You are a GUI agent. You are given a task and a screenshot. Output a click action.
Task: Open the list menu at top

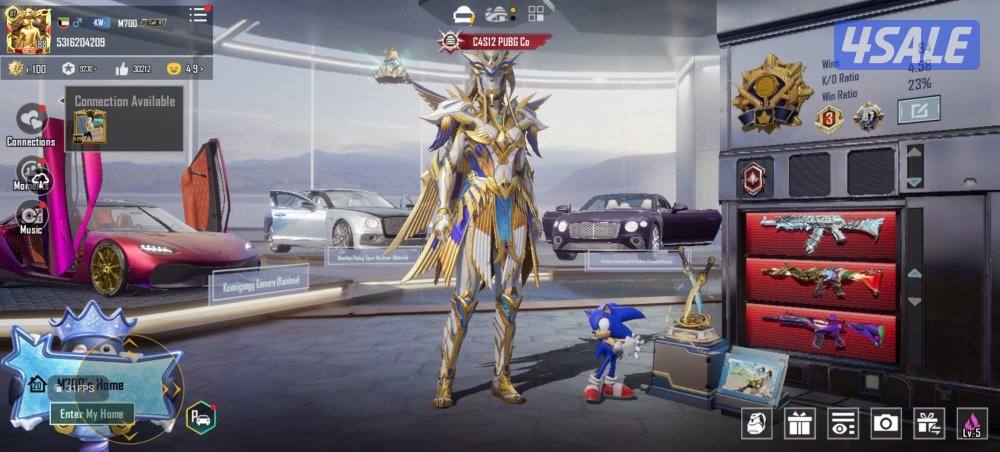198,16
